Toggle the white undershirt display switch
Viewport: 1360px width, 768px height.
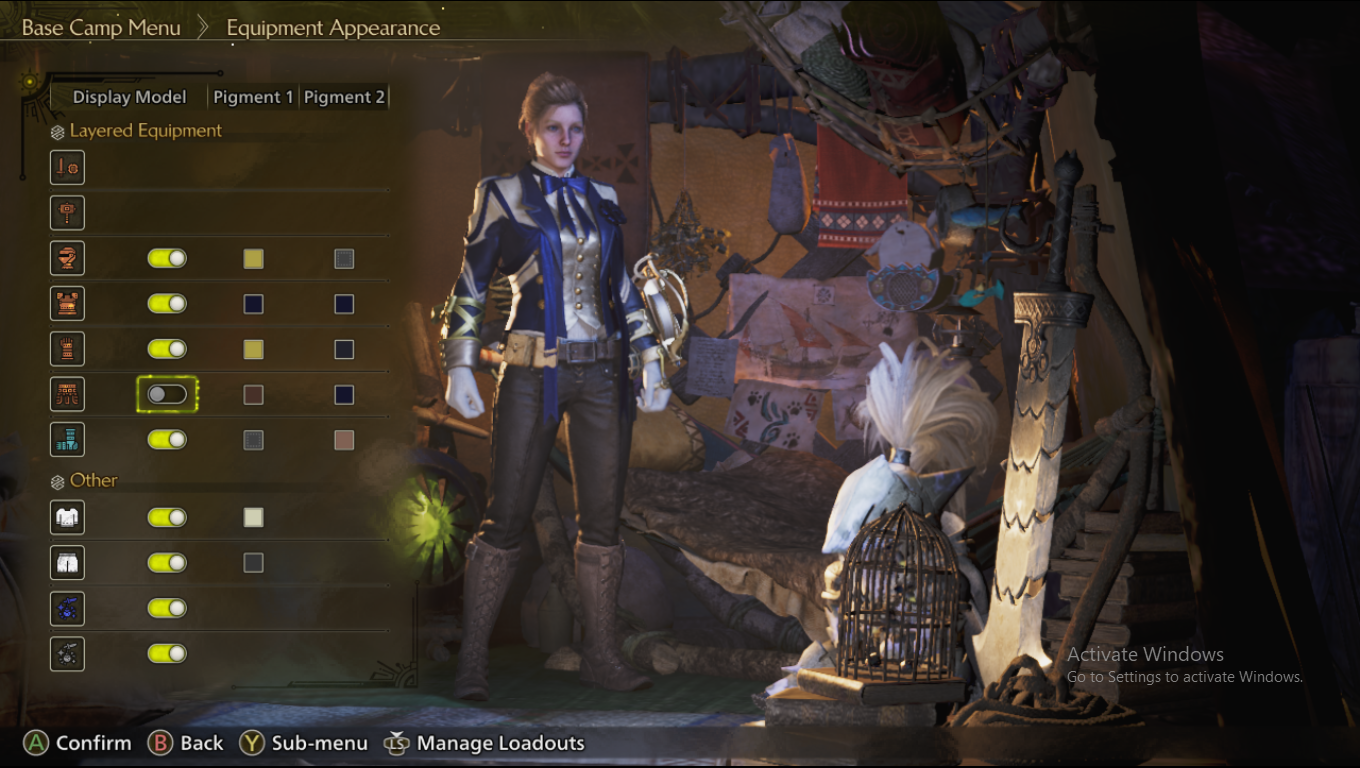coord(167,517)
